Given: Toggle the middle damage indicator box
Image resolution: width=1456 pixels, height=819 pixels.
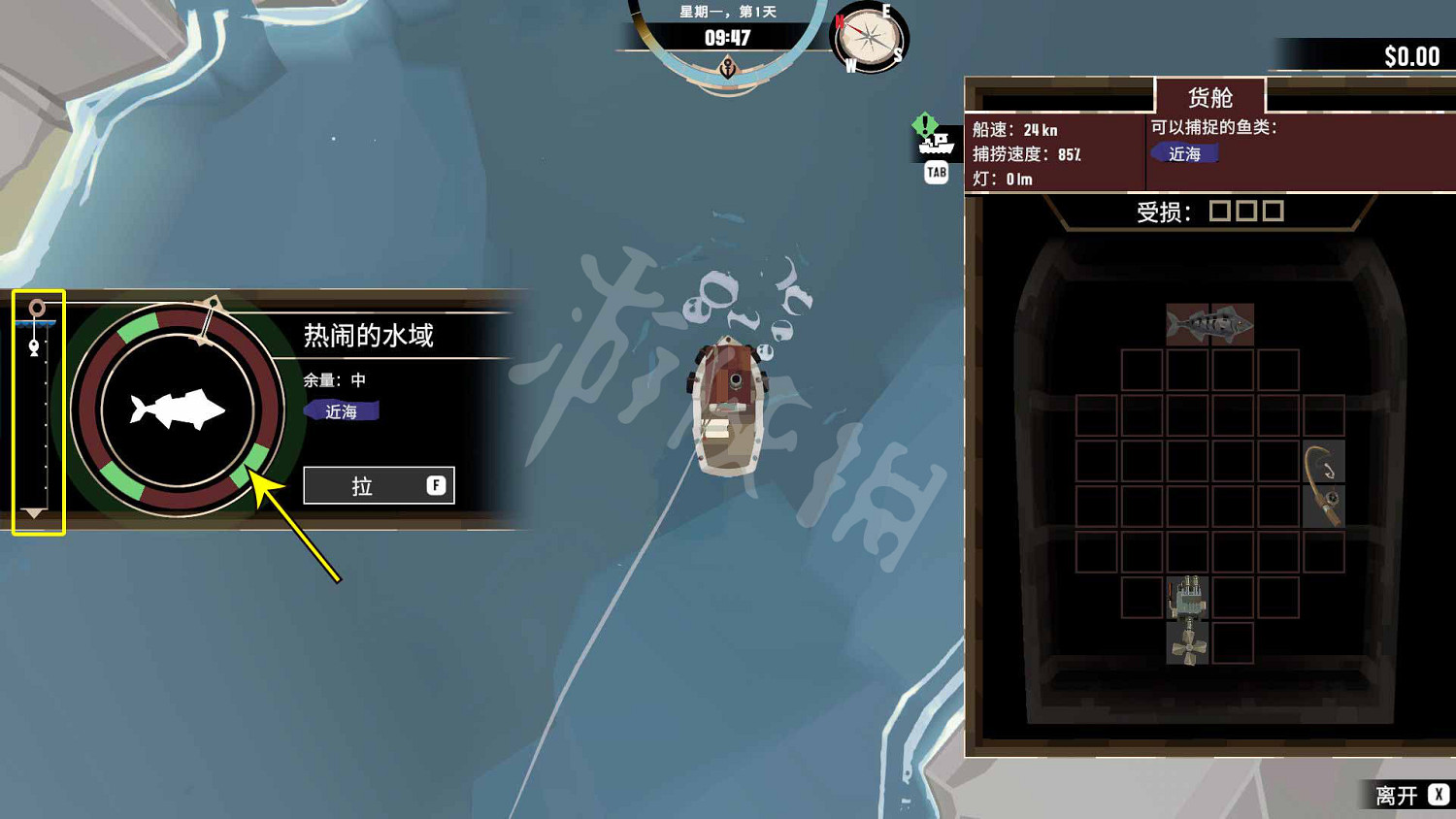Looking at the screenshot, I should pos(1245,210).
